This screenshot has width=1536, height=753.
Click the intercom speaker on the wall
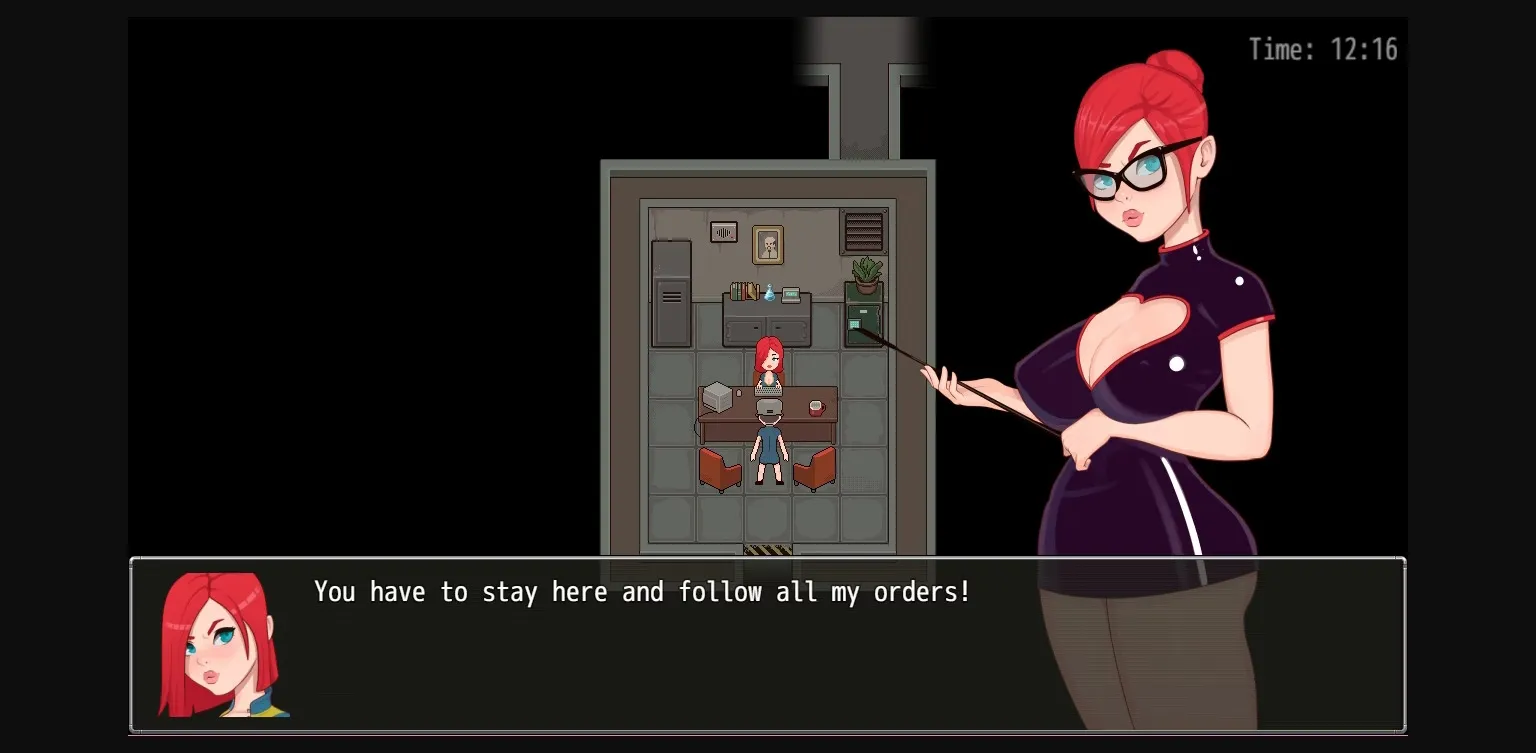pos(723,233)
